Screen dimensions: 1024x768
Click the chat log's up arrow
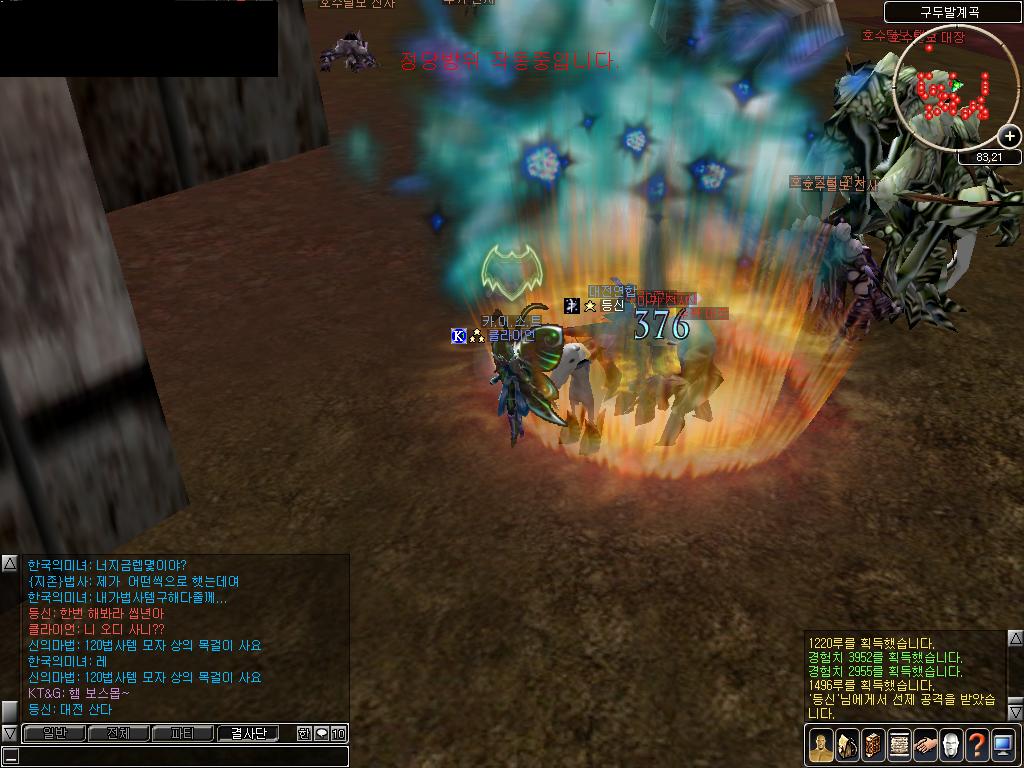point(9,564)
